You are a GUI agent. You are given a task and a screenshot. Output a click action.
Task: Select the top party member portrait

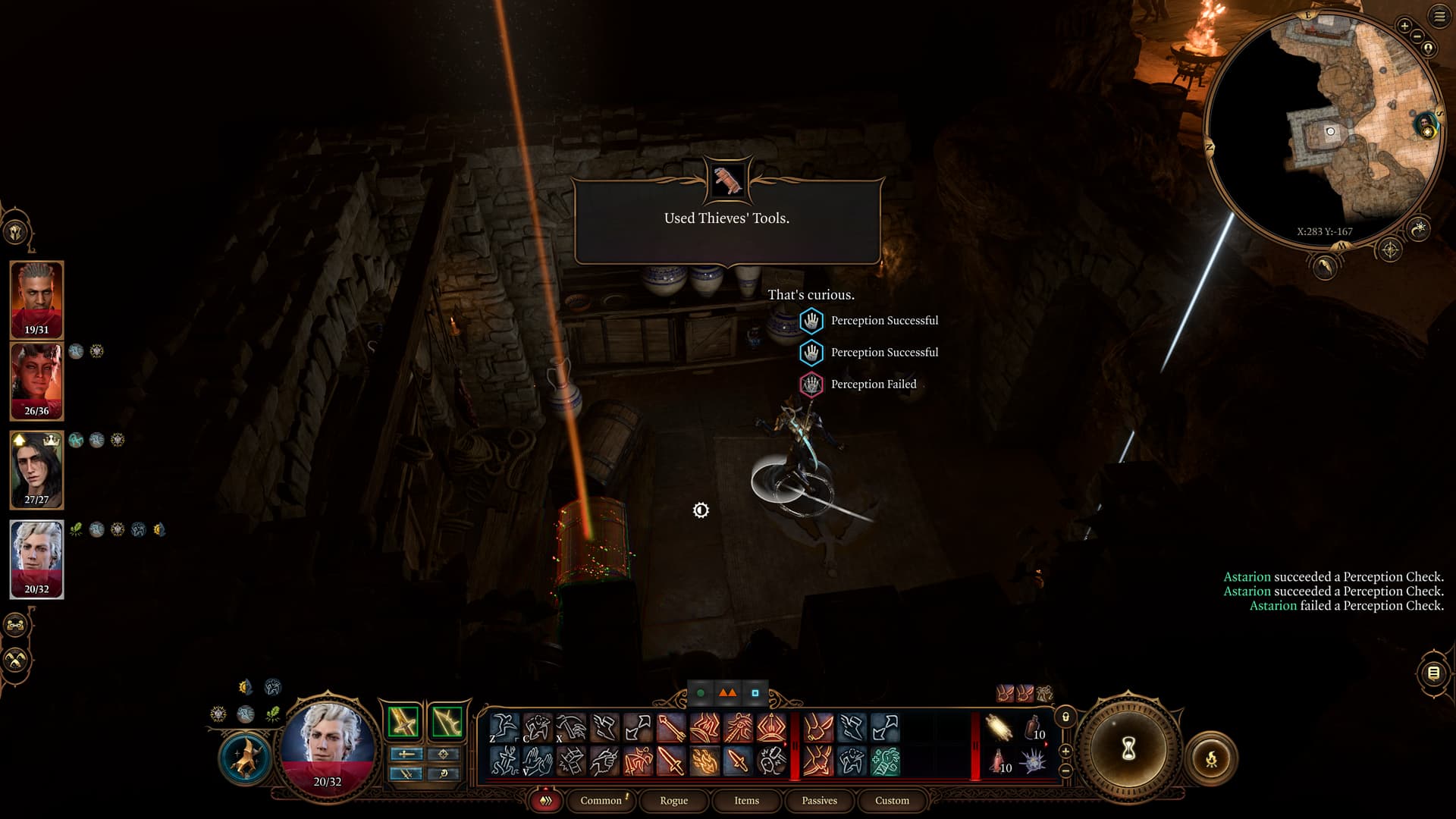tap(36, 300)
